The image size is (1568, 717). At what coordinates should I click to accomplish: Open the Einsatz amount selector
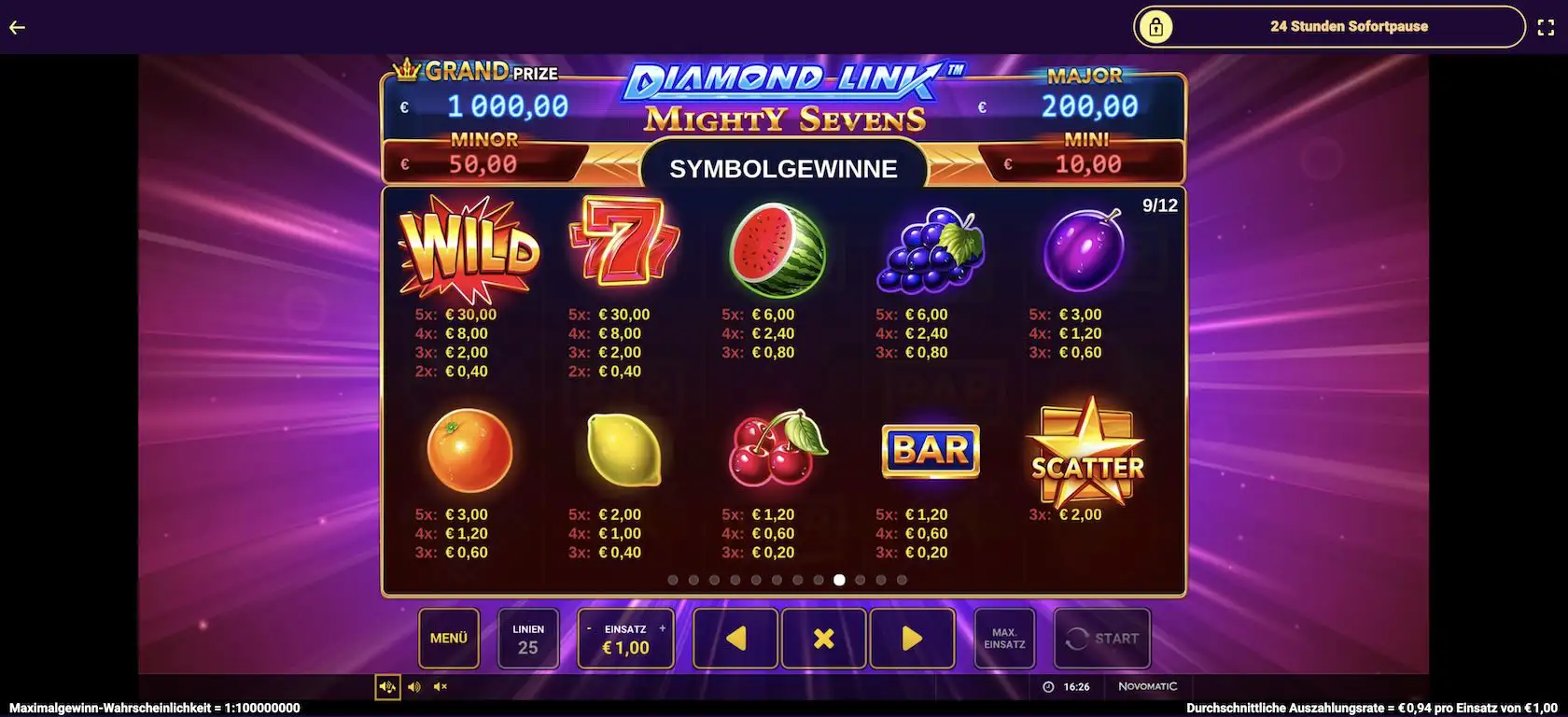point(625,644)
